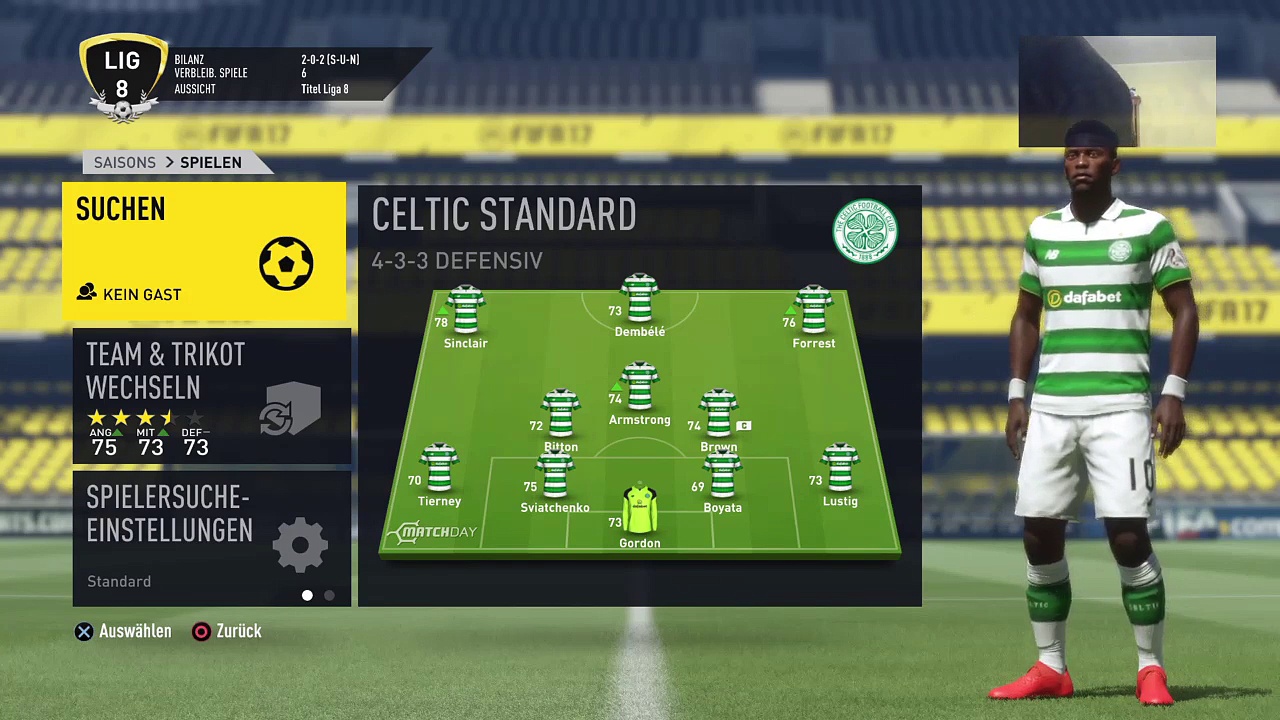The width and height of the screenshot is (1280, 720).
Task: Select the yellow Suchen tile
Action: click(x=204, y=251)
